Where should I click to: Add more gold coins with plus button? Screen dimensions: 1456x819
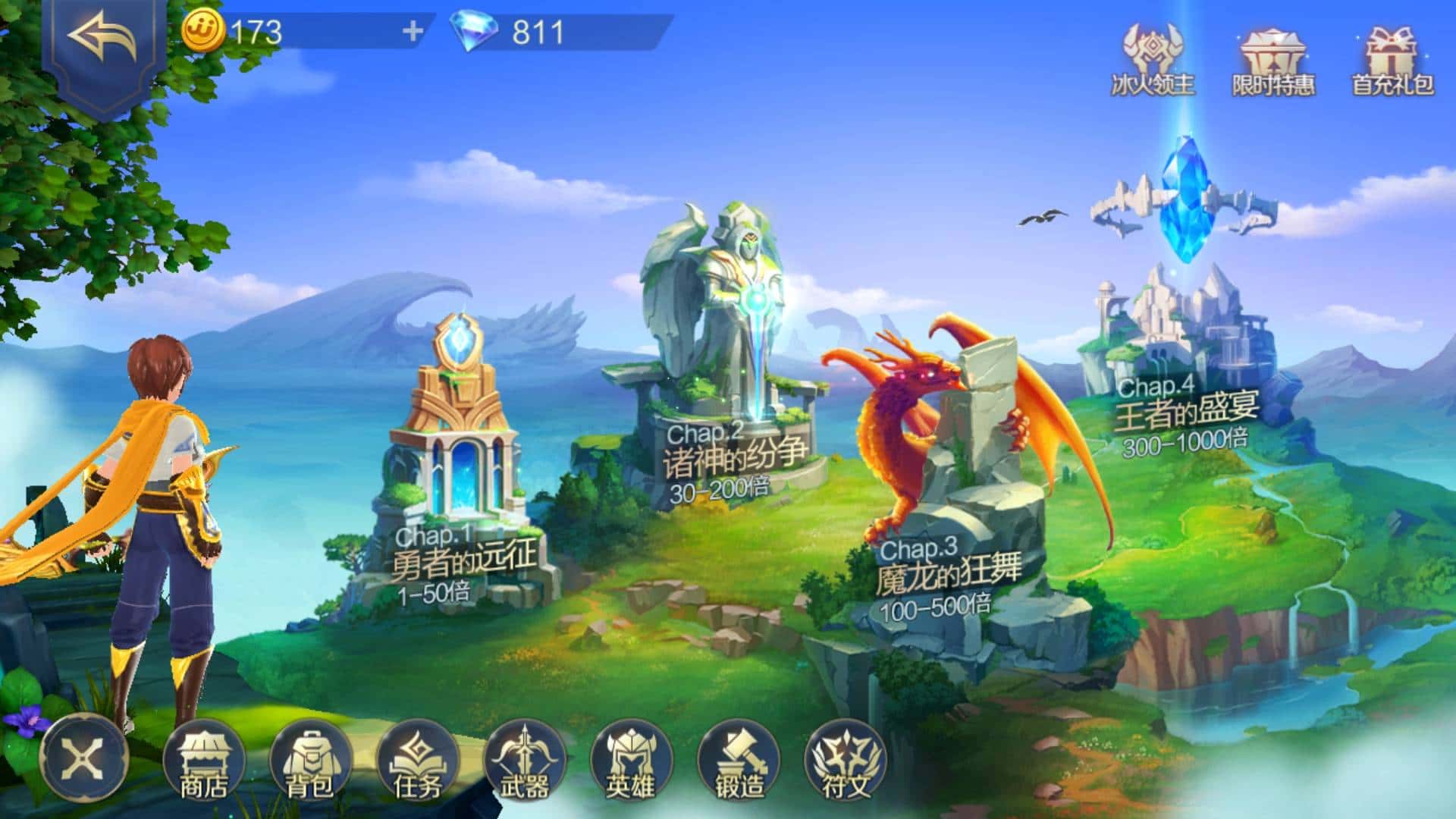pyautogui.click(x=413, y=32)
